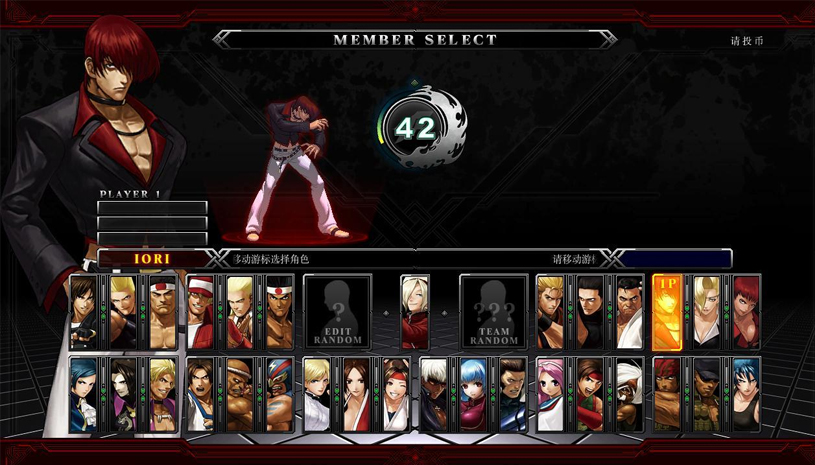Screen dimensions: 815x465
Task: Select Clark Still with cap and sunglasses
Action: coord(707,395)
